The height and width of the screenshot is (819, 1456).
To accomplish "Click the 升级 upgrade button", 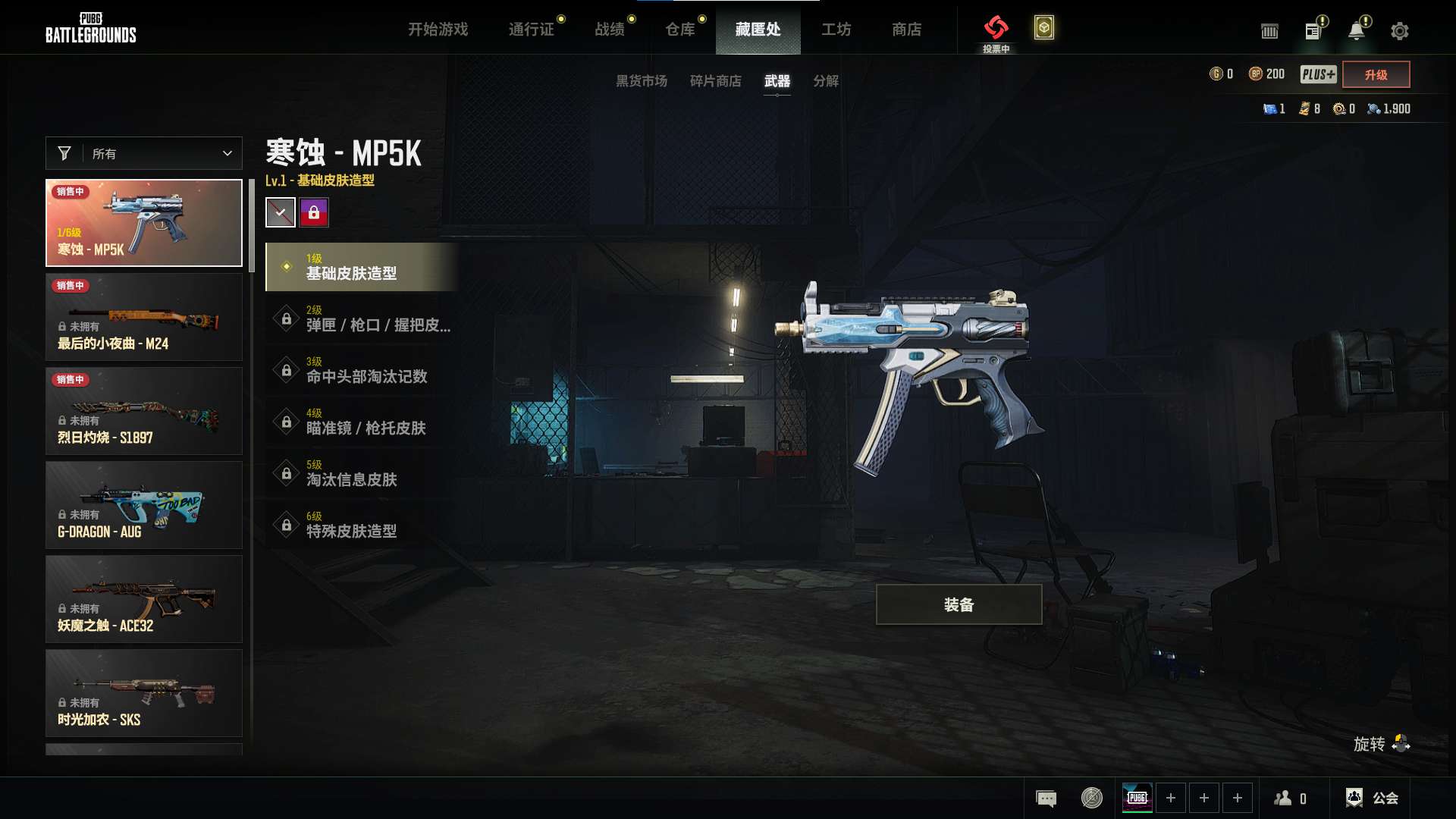I will tap(1376, 74).
